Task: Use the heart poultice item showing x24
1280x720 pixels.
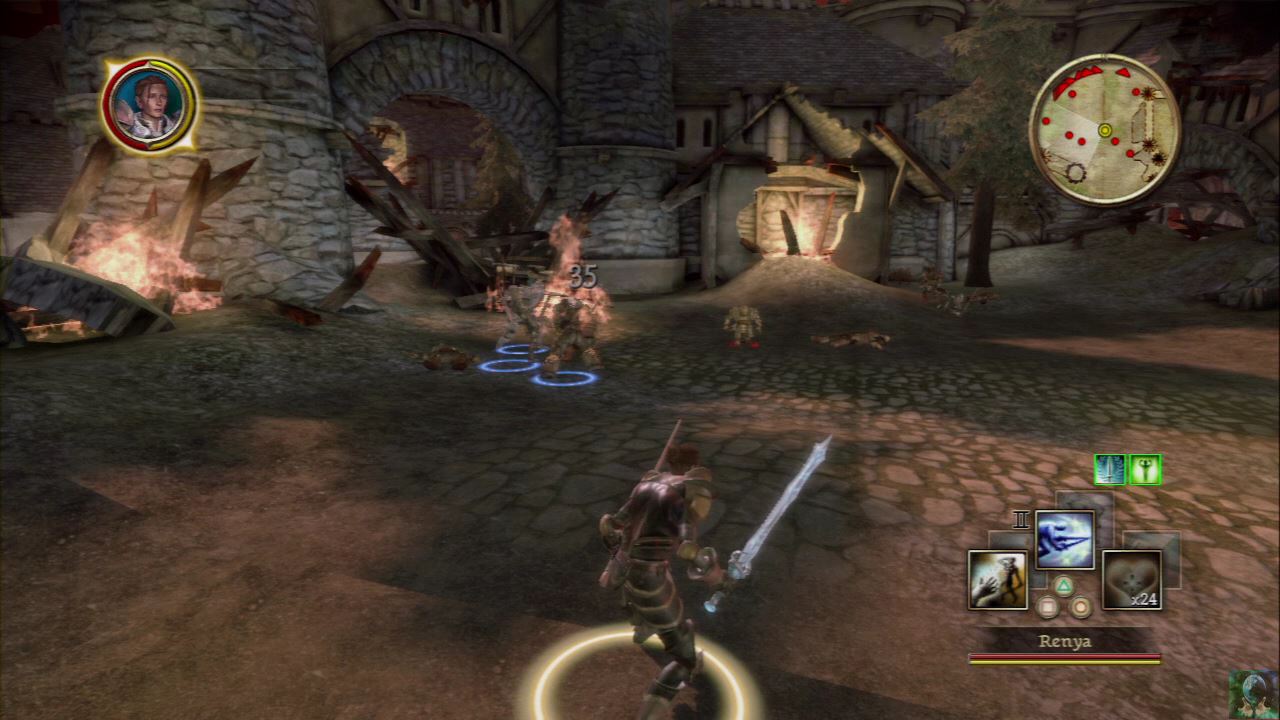Action: 1131,580
